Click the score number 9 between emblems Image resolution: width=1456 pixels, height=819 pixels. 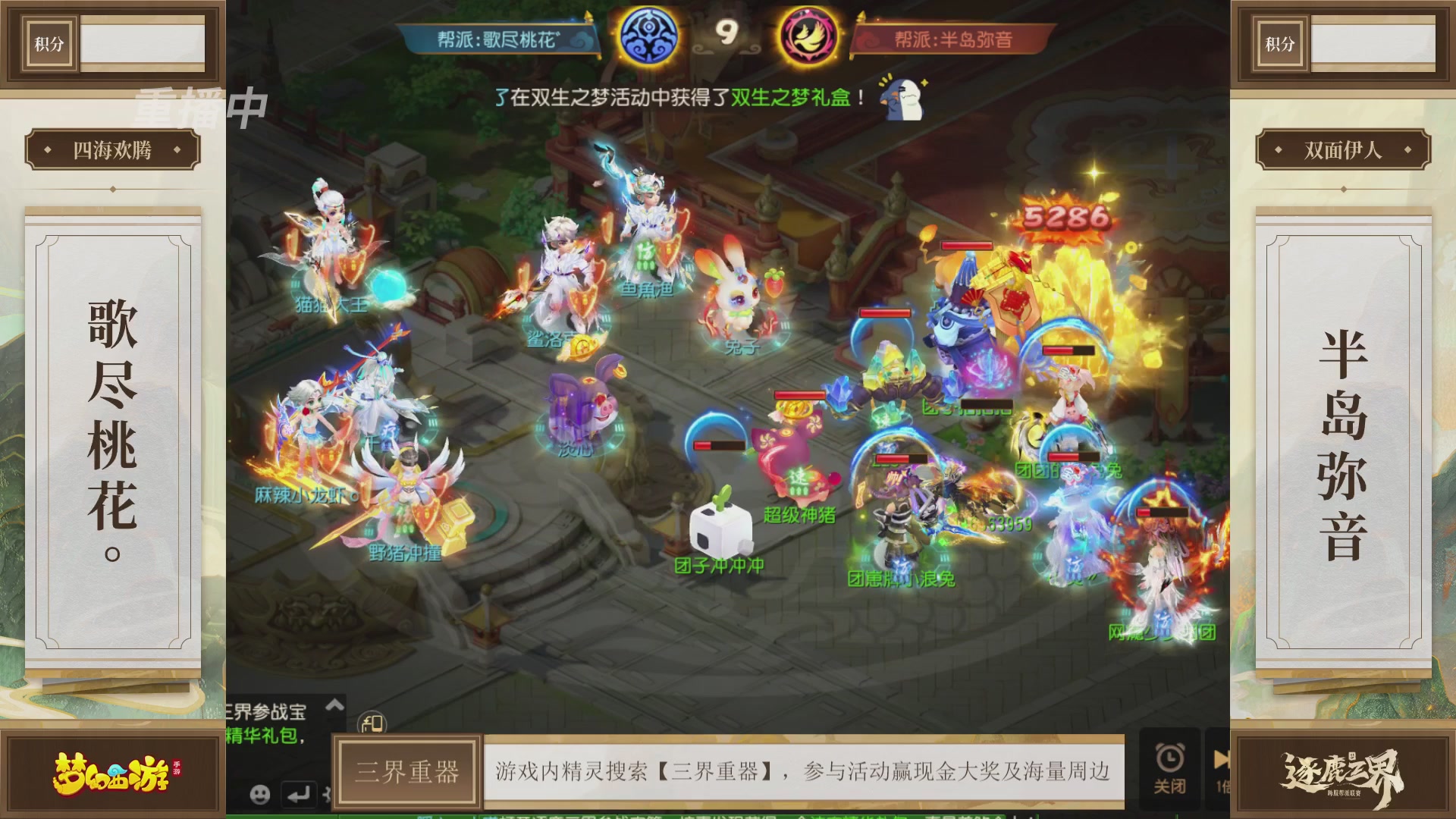point(728,33)
